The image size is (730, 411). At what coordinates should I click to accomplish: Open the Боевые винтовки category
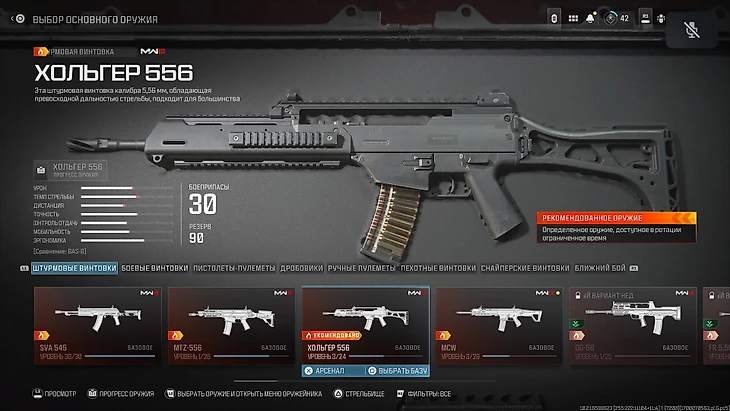(154, 268)
